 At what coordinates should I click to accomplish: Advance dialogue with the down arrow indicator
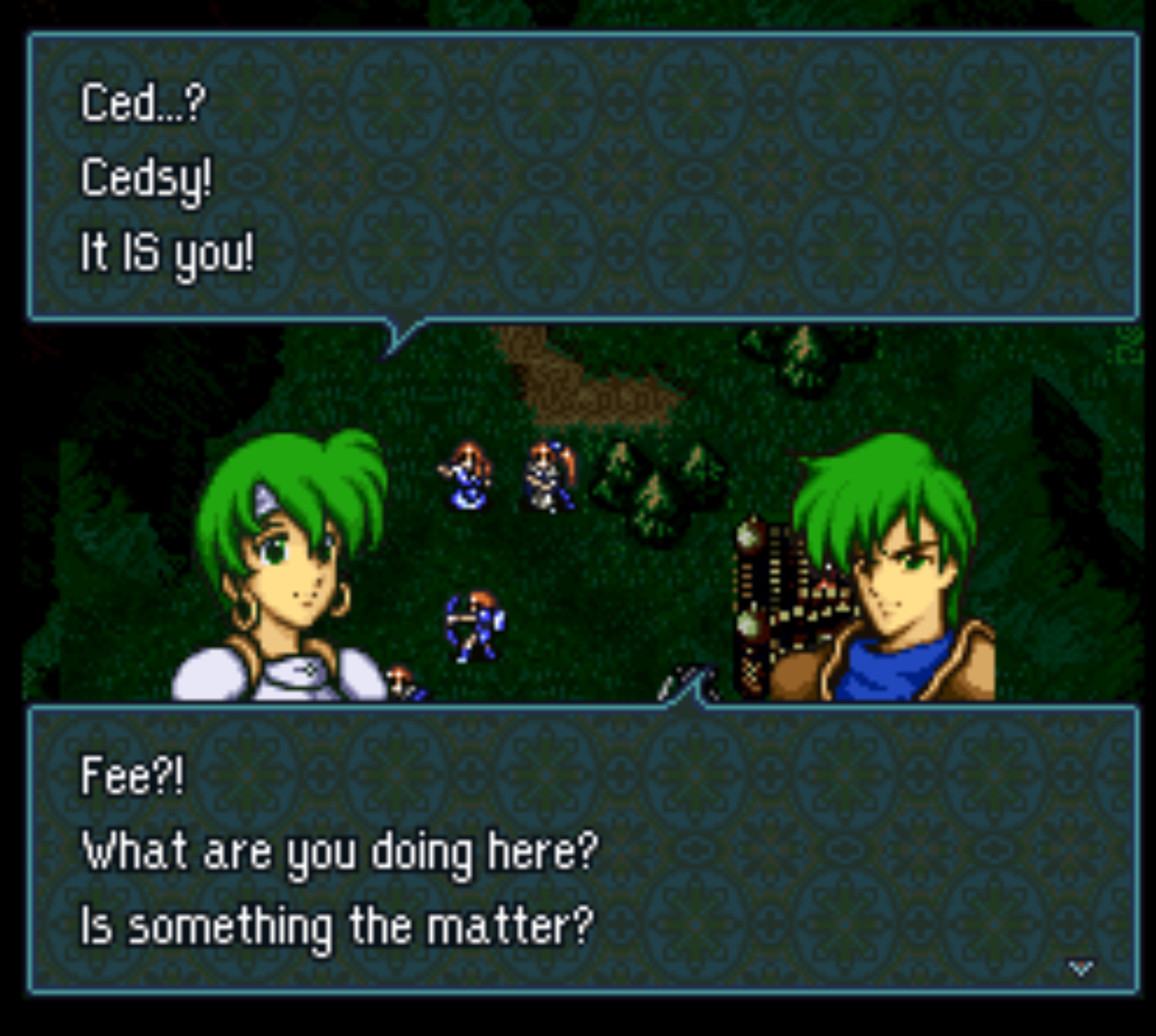1080,968
